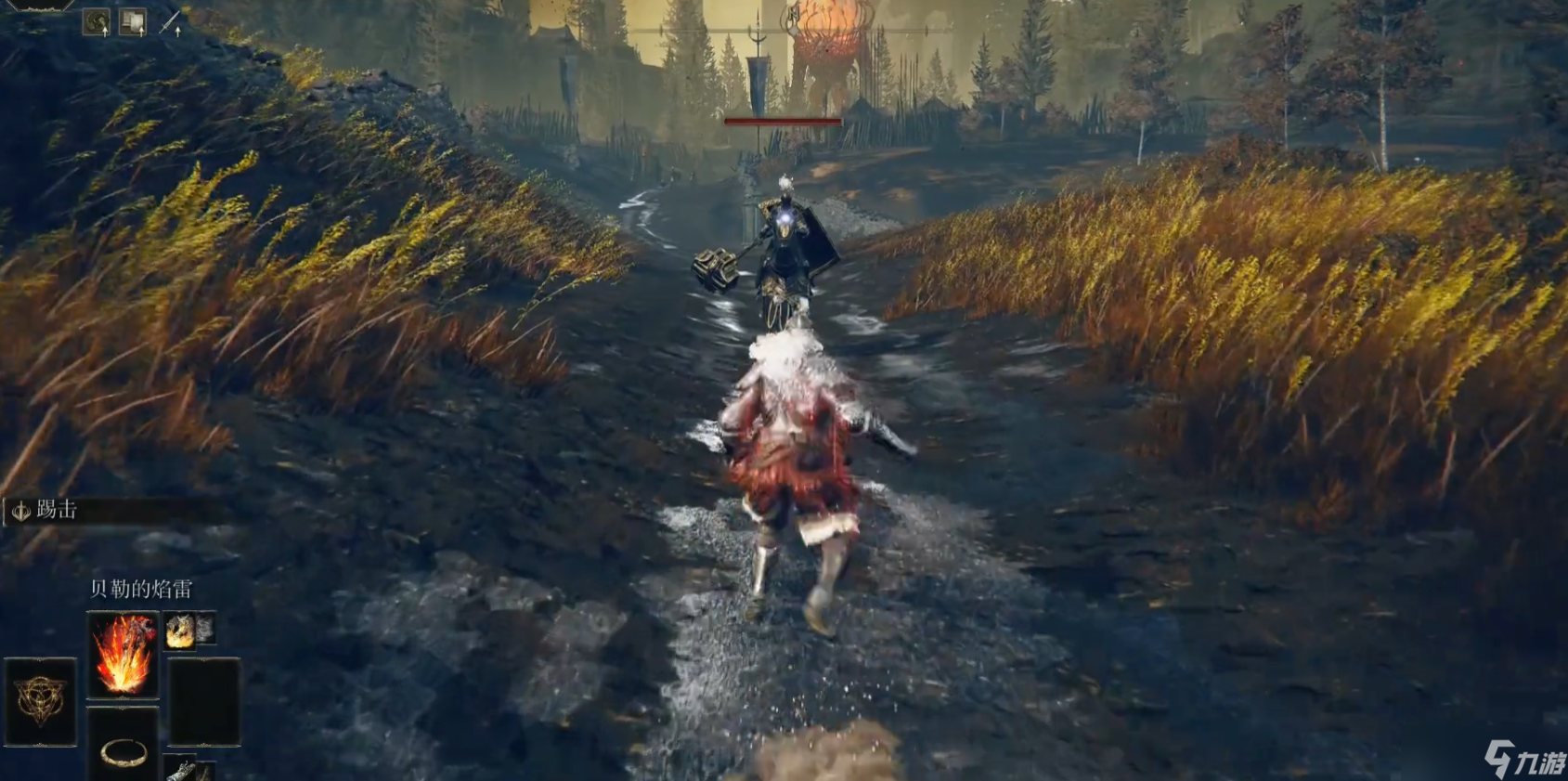
Task: Click the swirl buff icon at top left
Action: pyautogui.click(x=96, y=20)
